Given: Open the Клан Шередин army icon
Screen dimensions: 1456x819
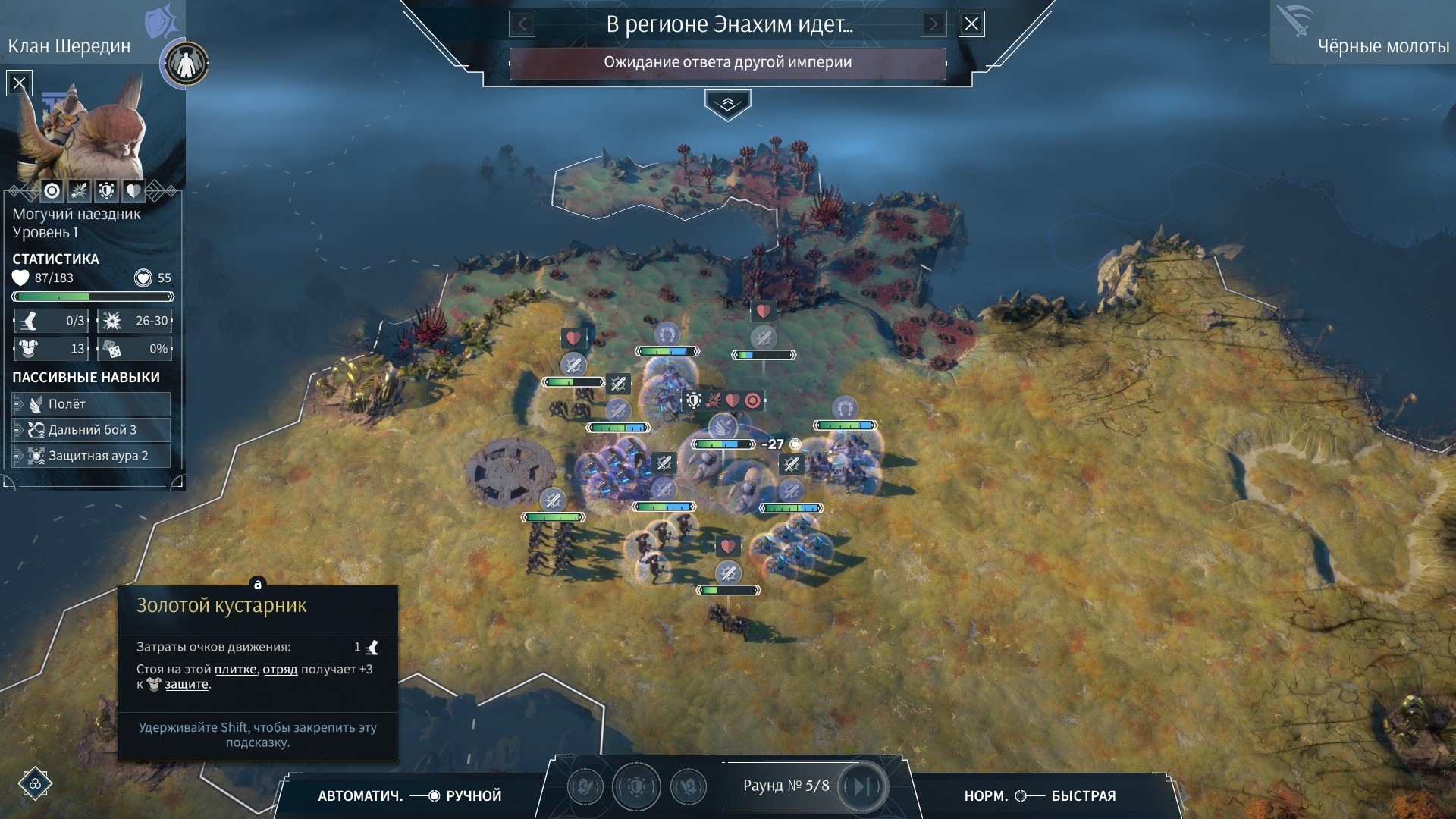Looking at the screenshot, I should click(185, 64).
